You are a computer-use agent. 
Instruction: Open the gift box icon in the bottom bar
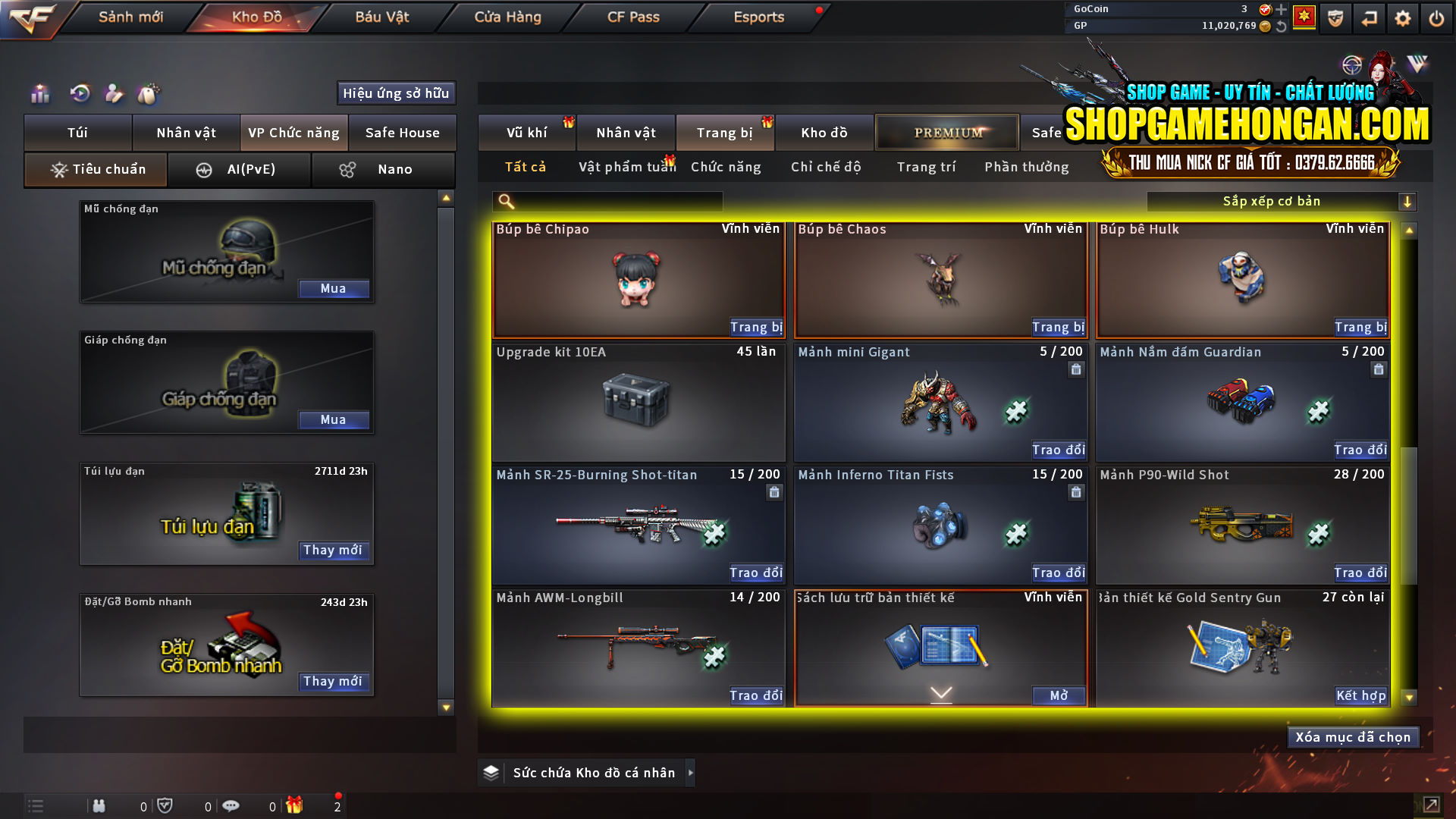tap(296, 805)
